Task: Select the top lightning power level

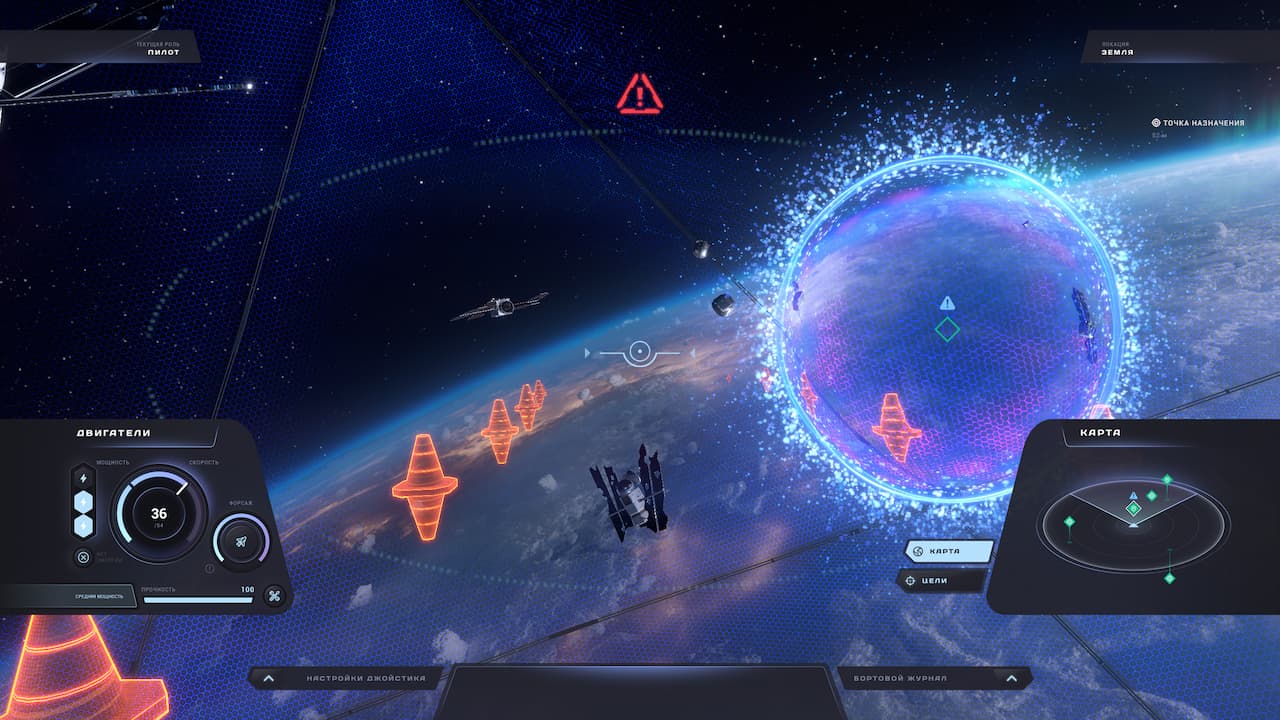Action: 83,478
